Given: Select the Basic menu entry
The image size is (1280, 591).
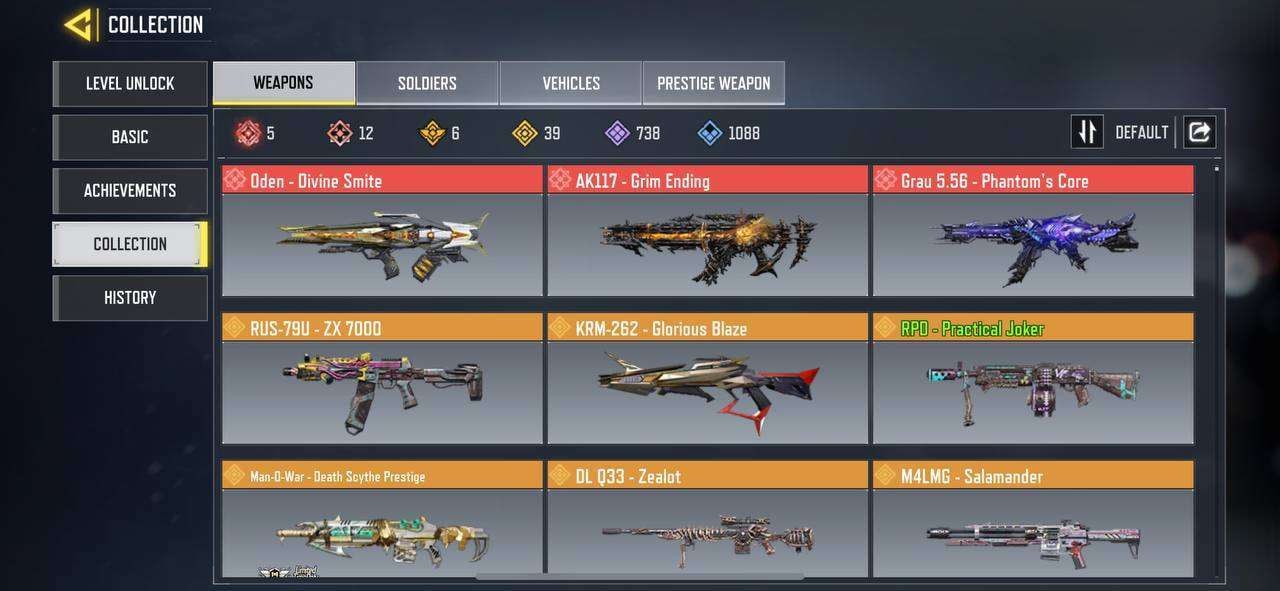Looking at the screenshot, I should 130,137.
